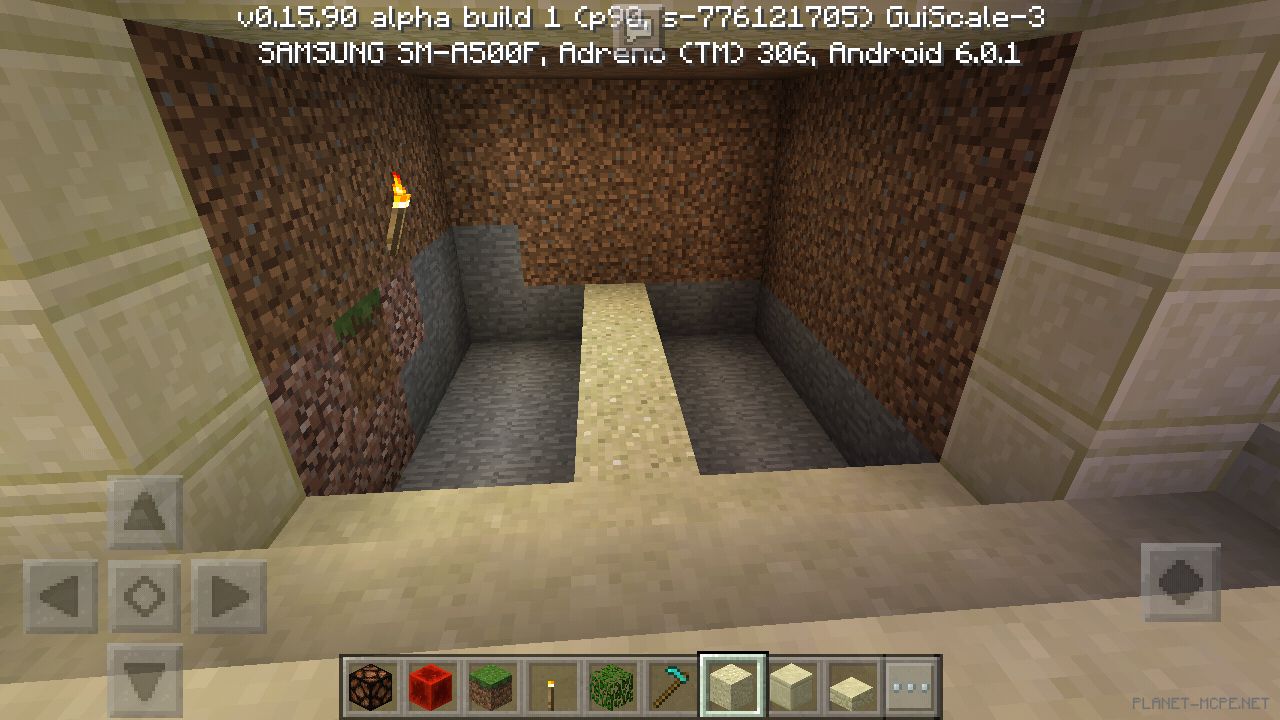1280x720 pixels.
Task: Tap the right arrow movement button
Action: coord(229,597)
